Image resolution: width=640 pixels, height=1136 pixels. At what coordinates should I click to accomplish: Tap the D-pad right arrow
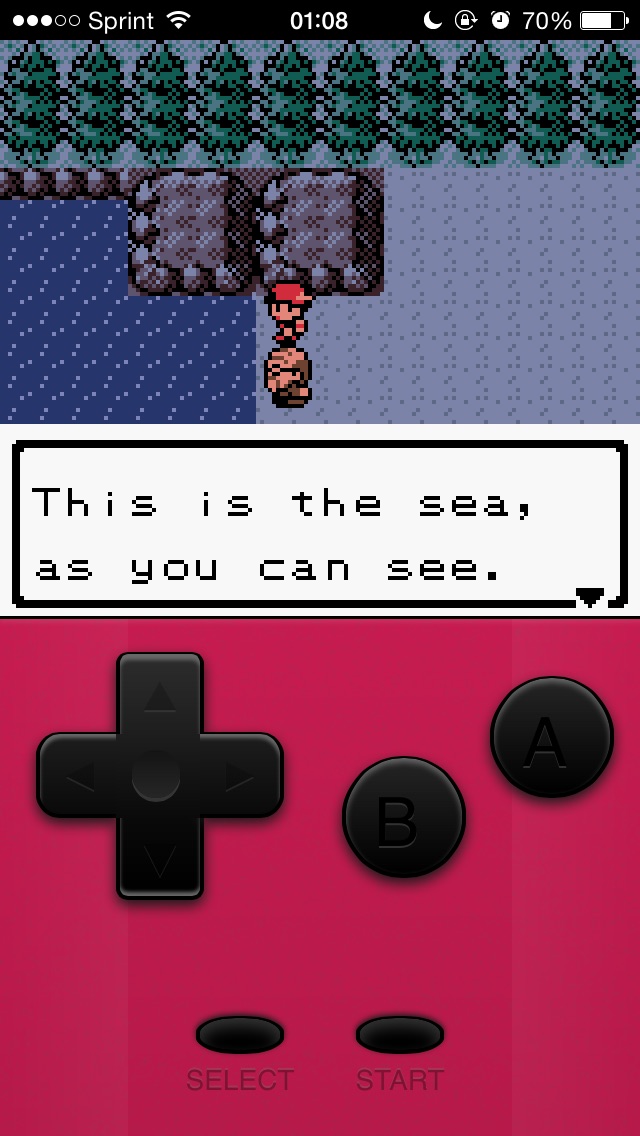coord(240,776)
